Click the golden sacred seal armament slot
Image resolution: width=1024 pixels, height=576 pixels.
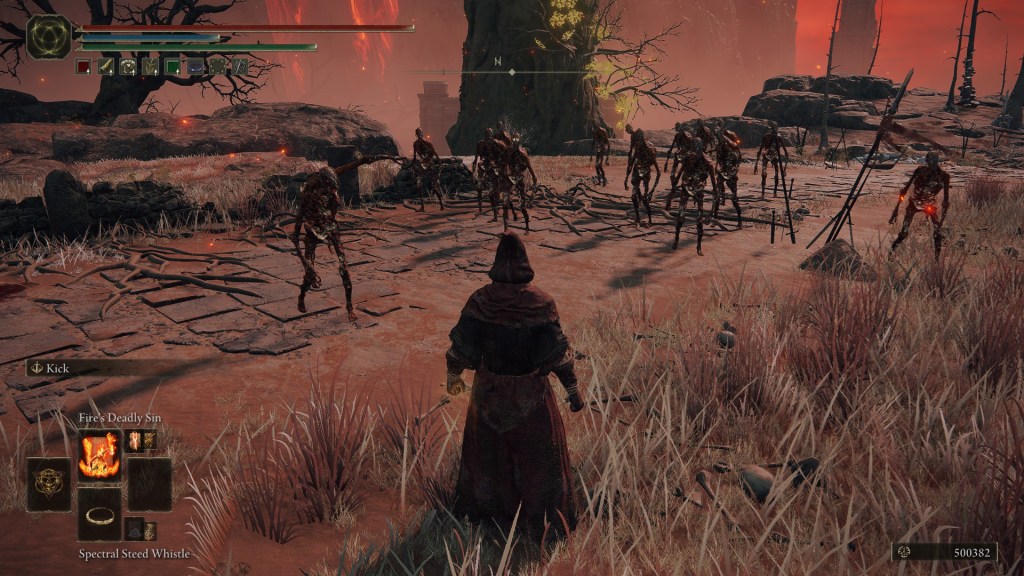tap(48, 484)
